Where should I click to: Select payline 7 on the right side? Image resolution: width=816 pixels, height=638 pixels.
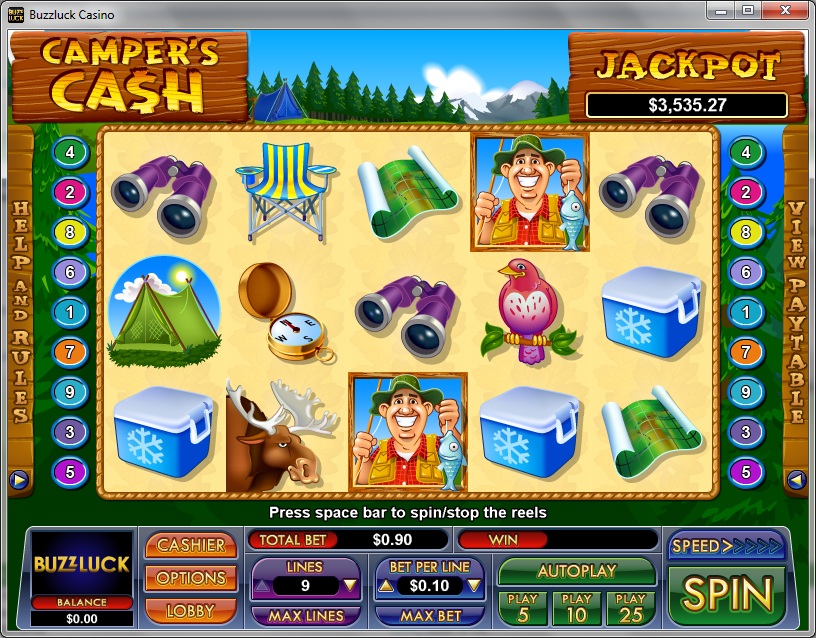tap(745, 352)
